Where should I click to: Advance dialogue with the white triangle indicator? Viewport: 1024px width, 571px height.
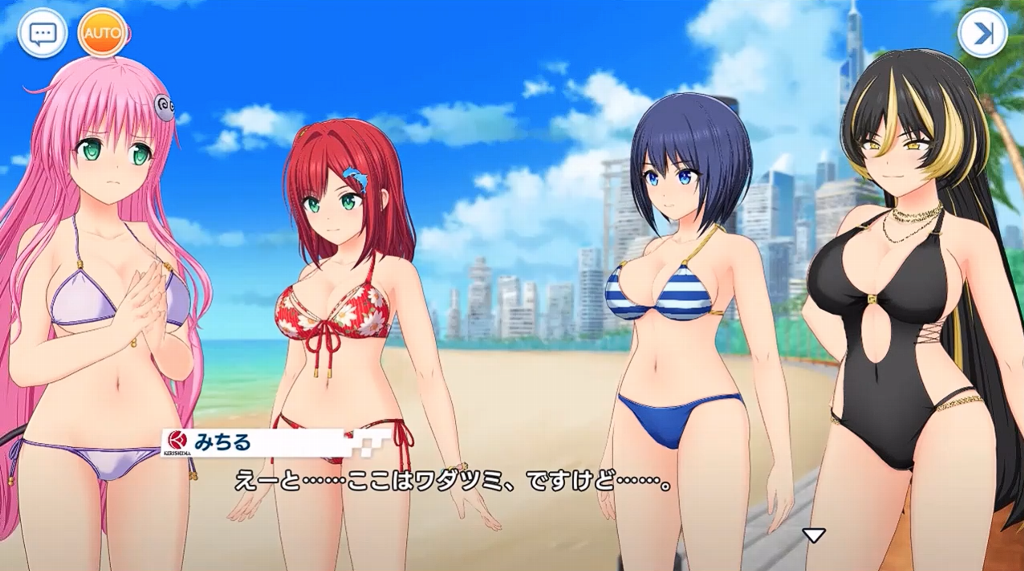(815, 535)
